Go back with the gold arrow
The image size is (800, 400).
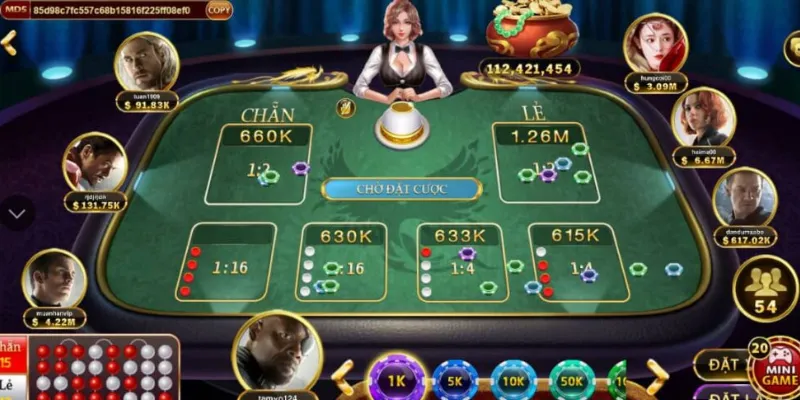pyautogui.click(x=8, y=43)
